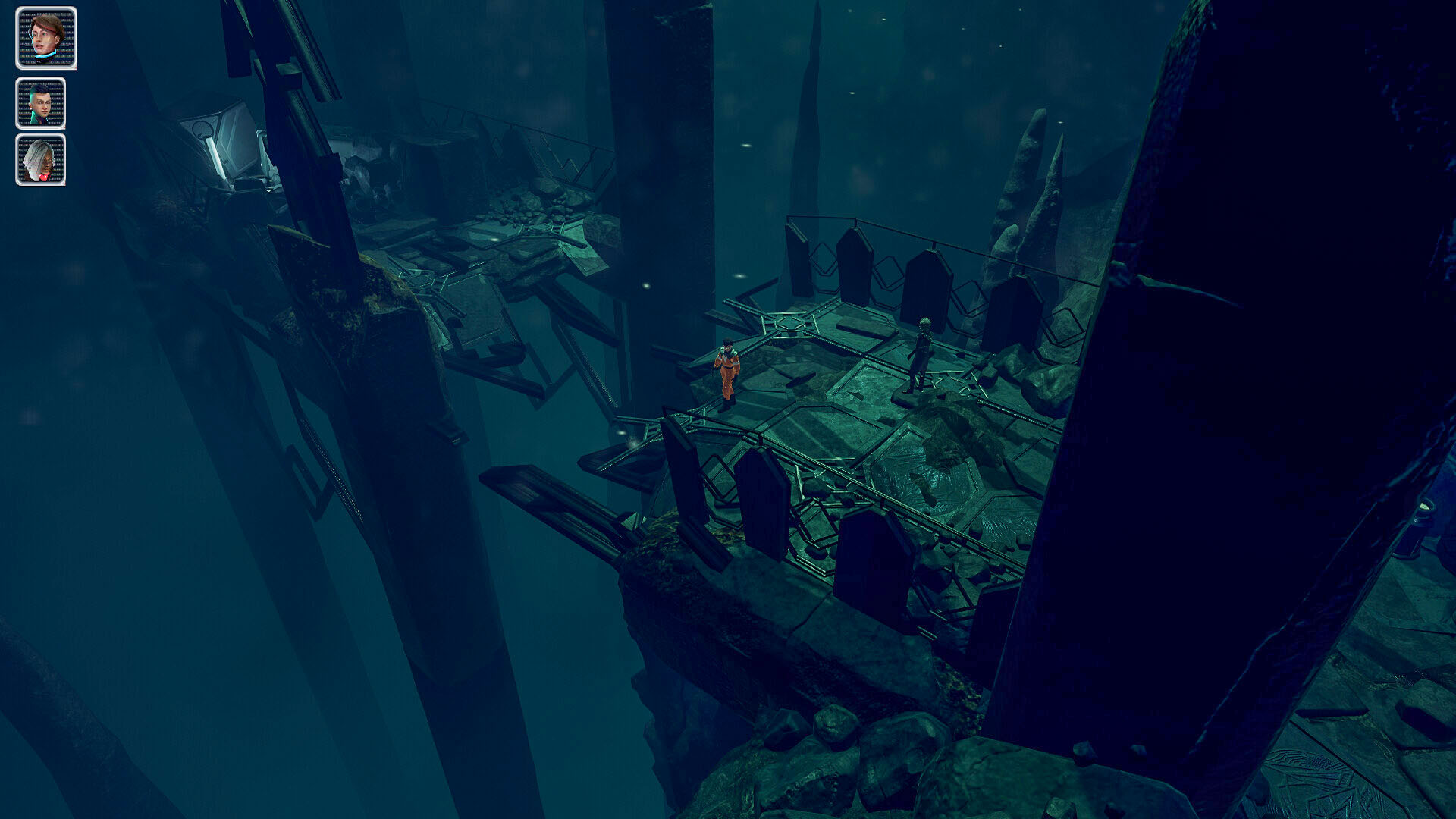Select the brown-haired character portrait at top

pyautogui.click(x=44, y=38)
